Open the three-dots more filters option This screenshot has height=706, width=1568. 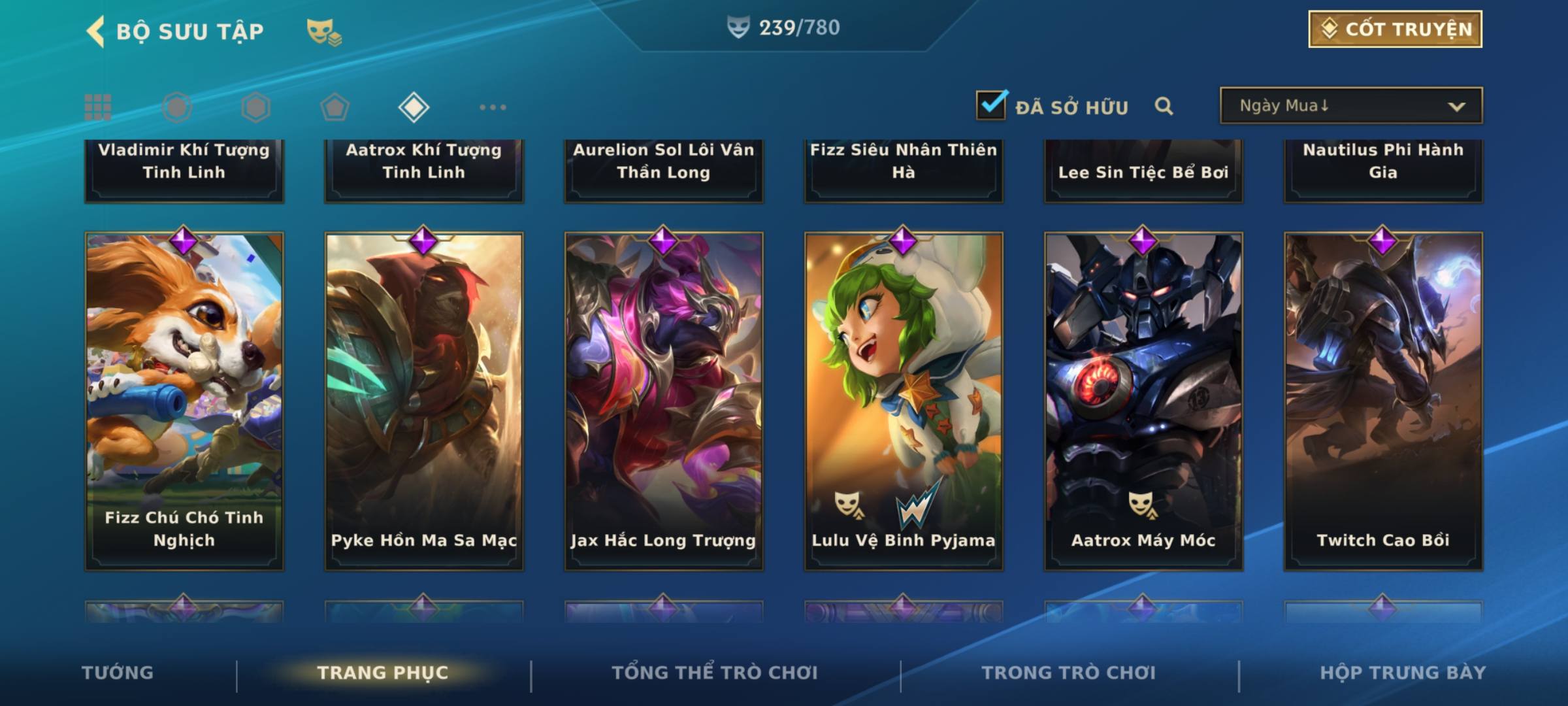(493, 107)
